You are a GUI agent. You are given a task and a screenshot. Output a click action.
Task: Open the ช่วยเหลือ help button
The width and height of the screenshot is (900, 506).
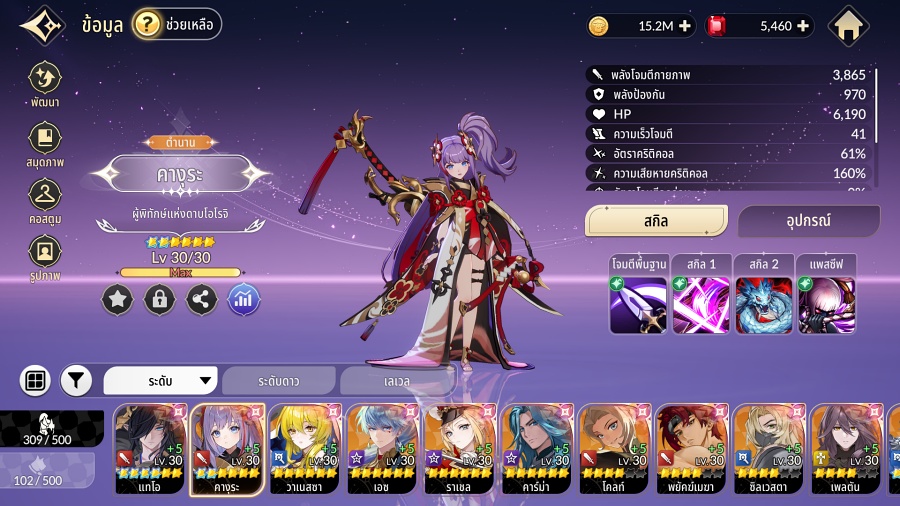click(176, 25)
